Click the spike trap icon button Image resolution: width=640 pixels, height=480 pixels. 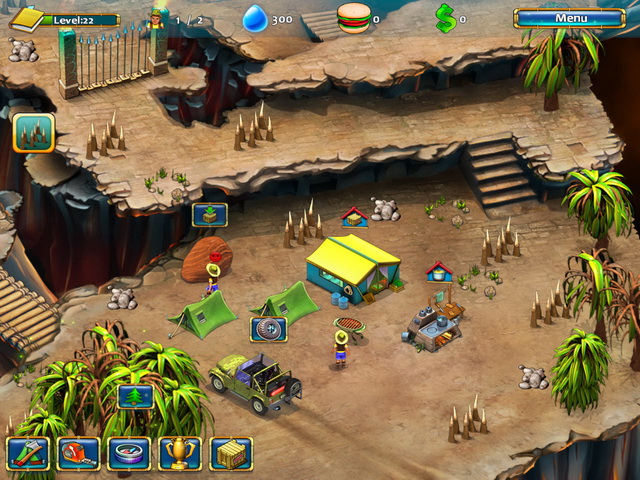tap(33, 133)
